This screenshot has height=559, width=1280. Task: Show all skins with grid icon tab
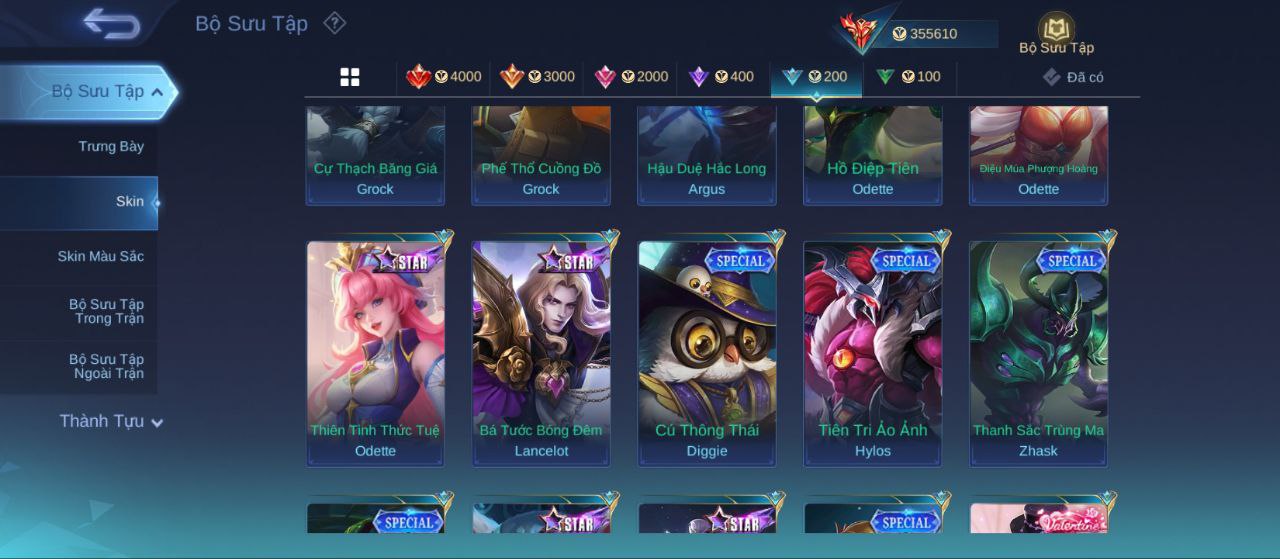point(350,77)
